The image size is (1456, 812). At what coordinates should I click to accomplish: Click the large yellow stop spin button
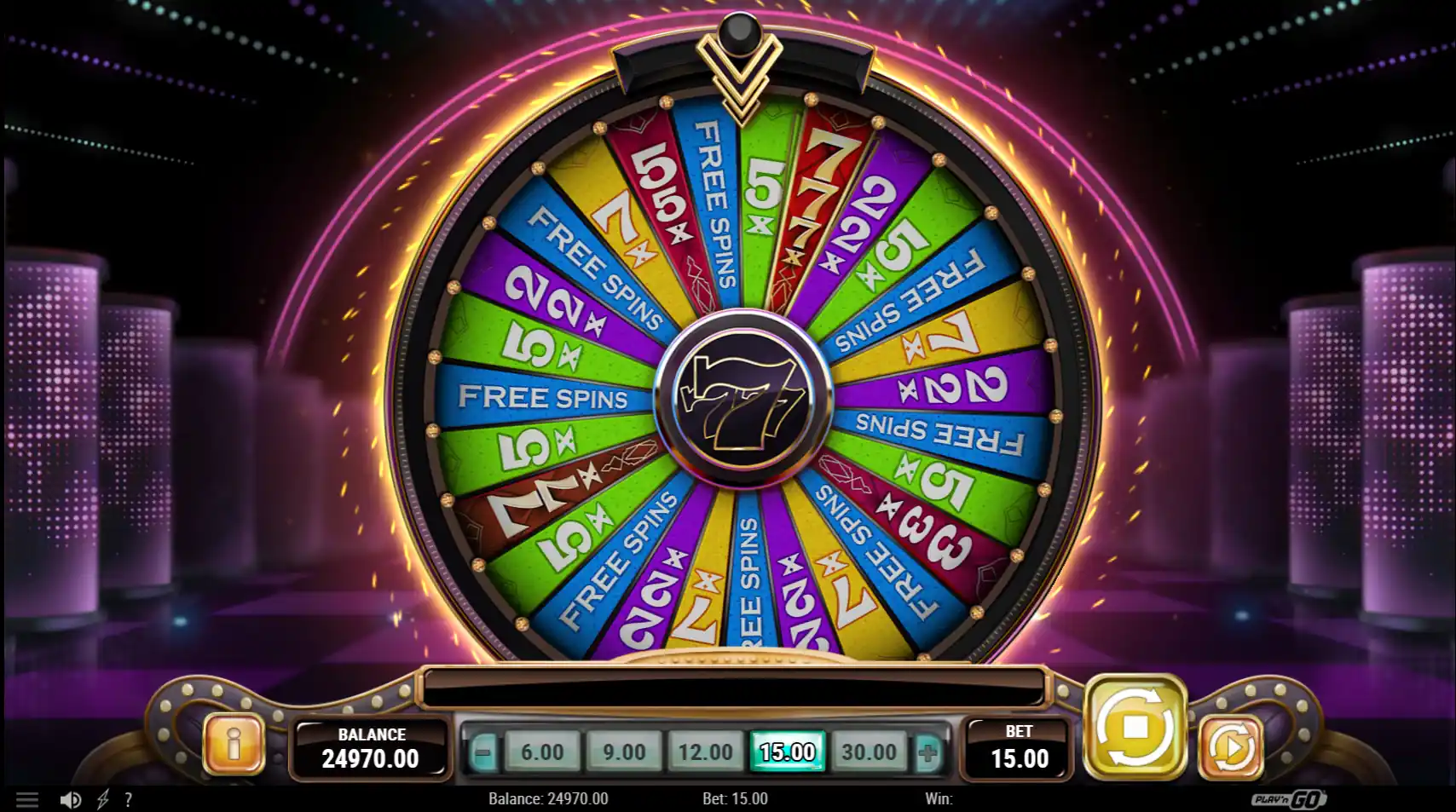point(1135,728)
